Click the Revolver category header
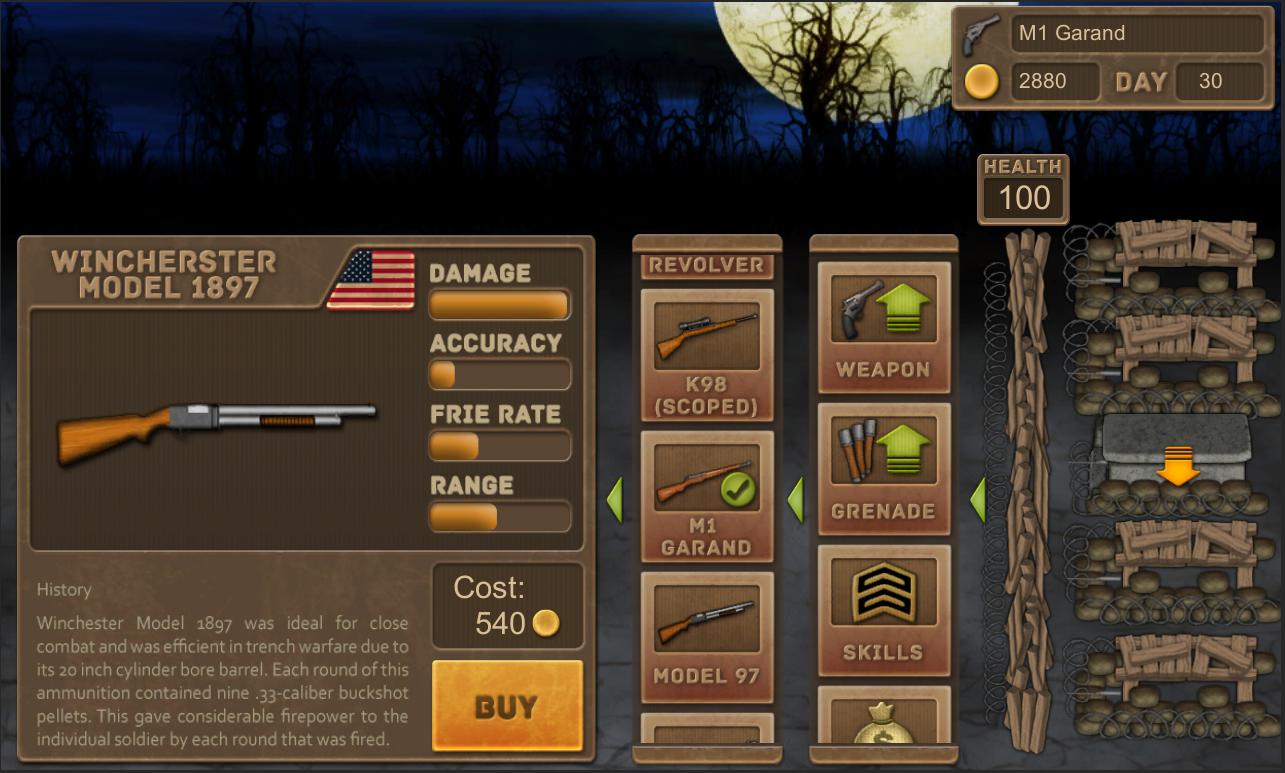Image resolution: width=1285 pixels, height=773 pixels. pyautogui.click(x=706, y=264)
